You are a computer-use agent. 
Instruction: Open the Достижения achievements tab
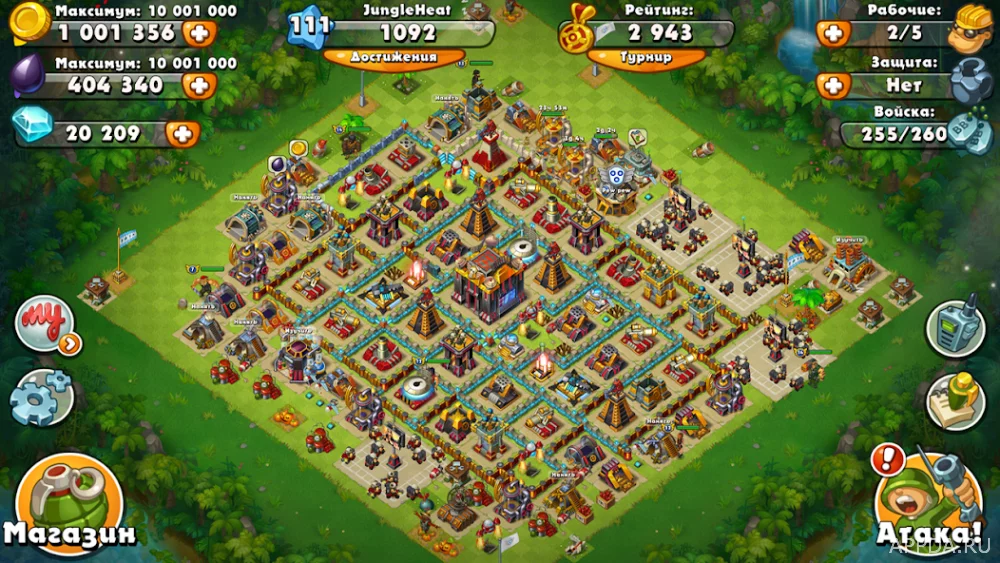click(x=394, y=57)
